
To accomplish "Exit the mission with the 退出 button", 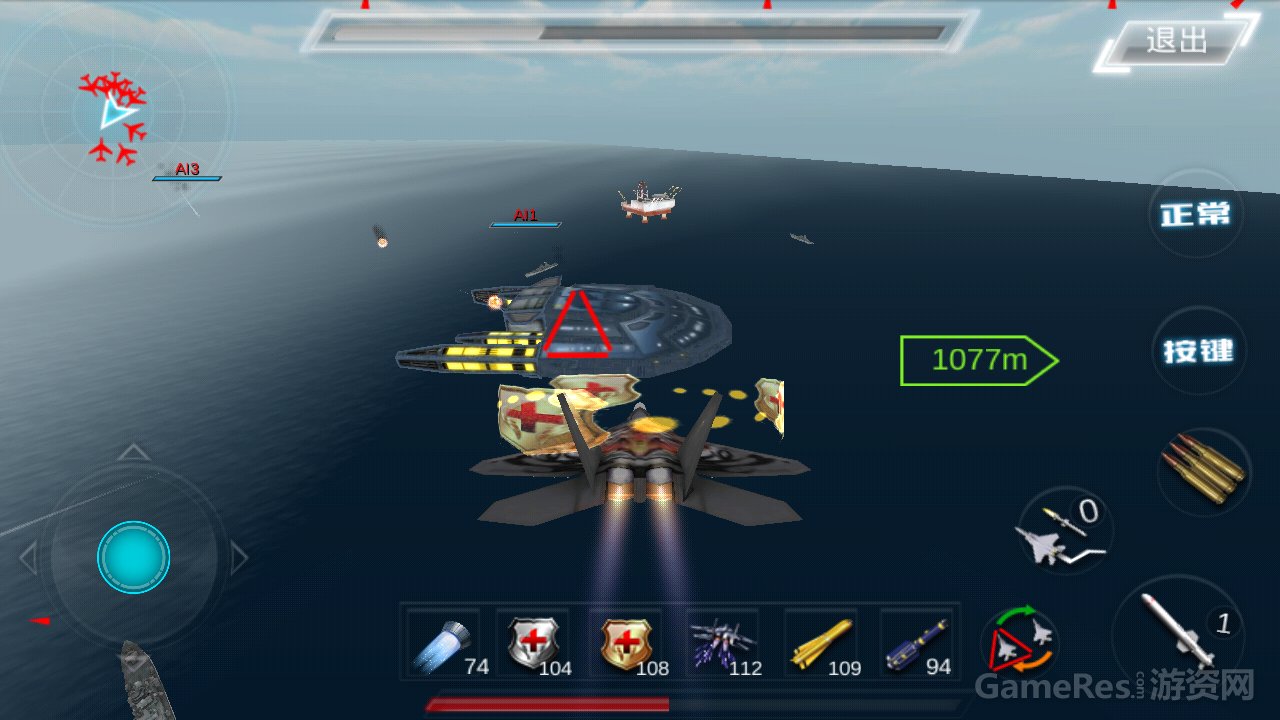I will (1176, 41).
